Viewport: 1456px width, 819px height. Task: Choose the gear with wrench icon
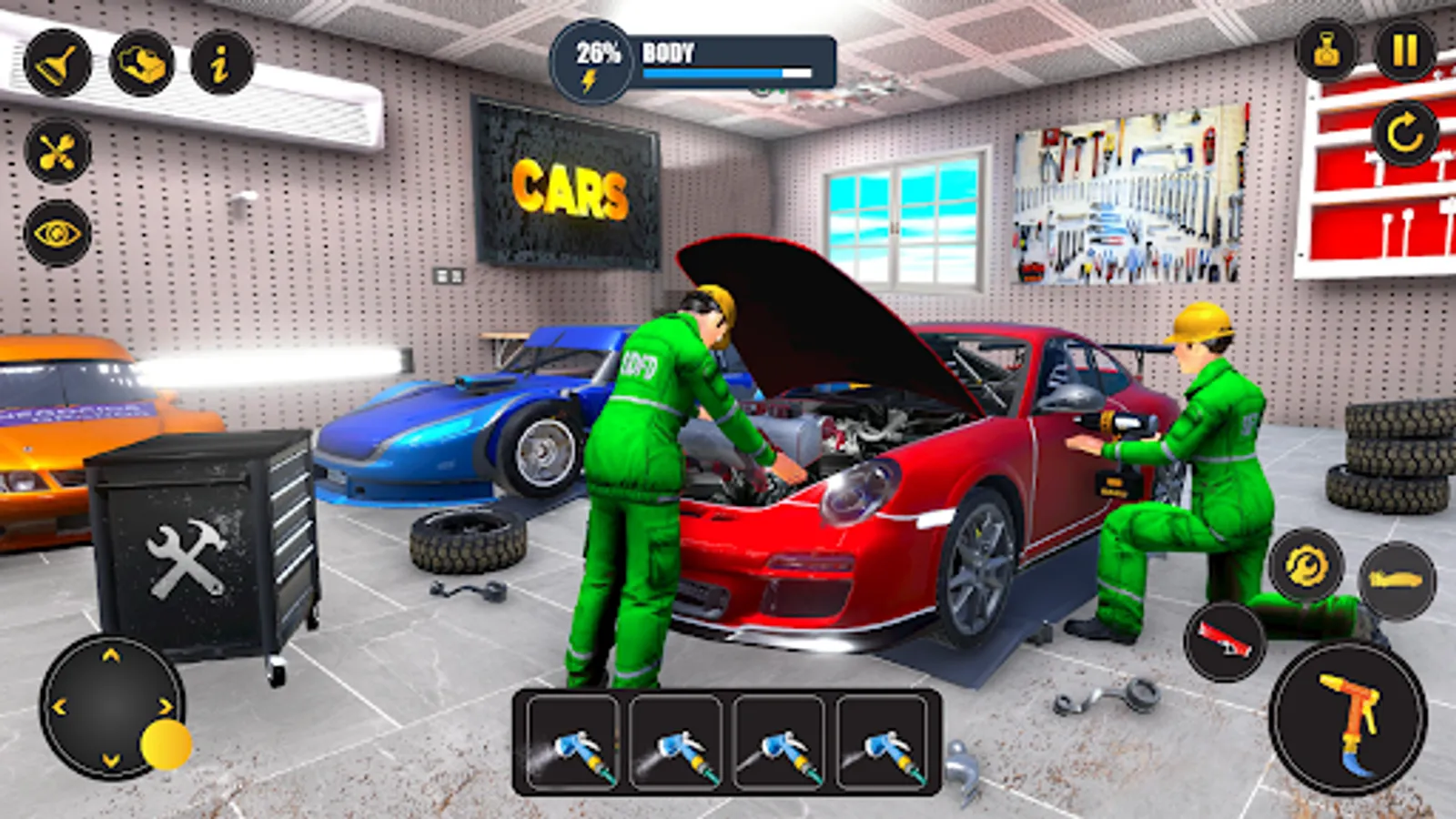pos(1306,566)
